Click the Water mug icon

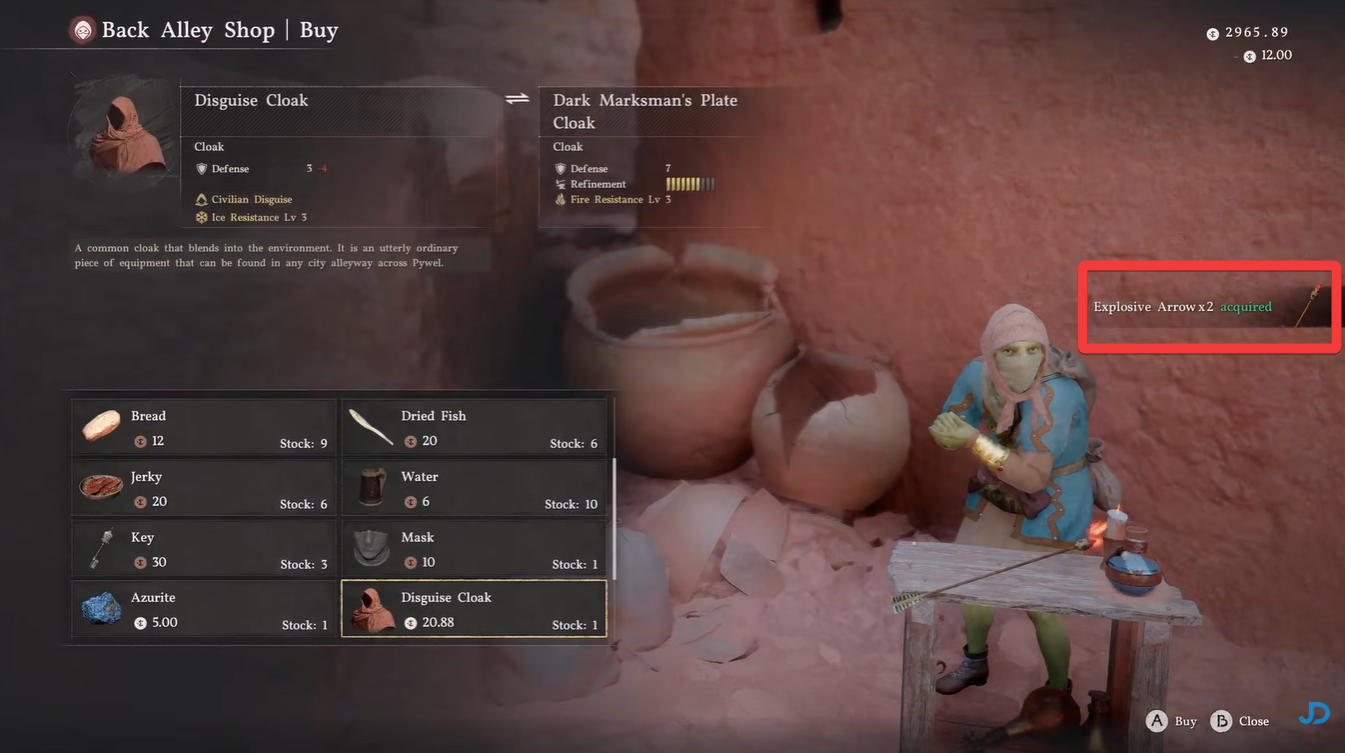(x=370, y=487)
